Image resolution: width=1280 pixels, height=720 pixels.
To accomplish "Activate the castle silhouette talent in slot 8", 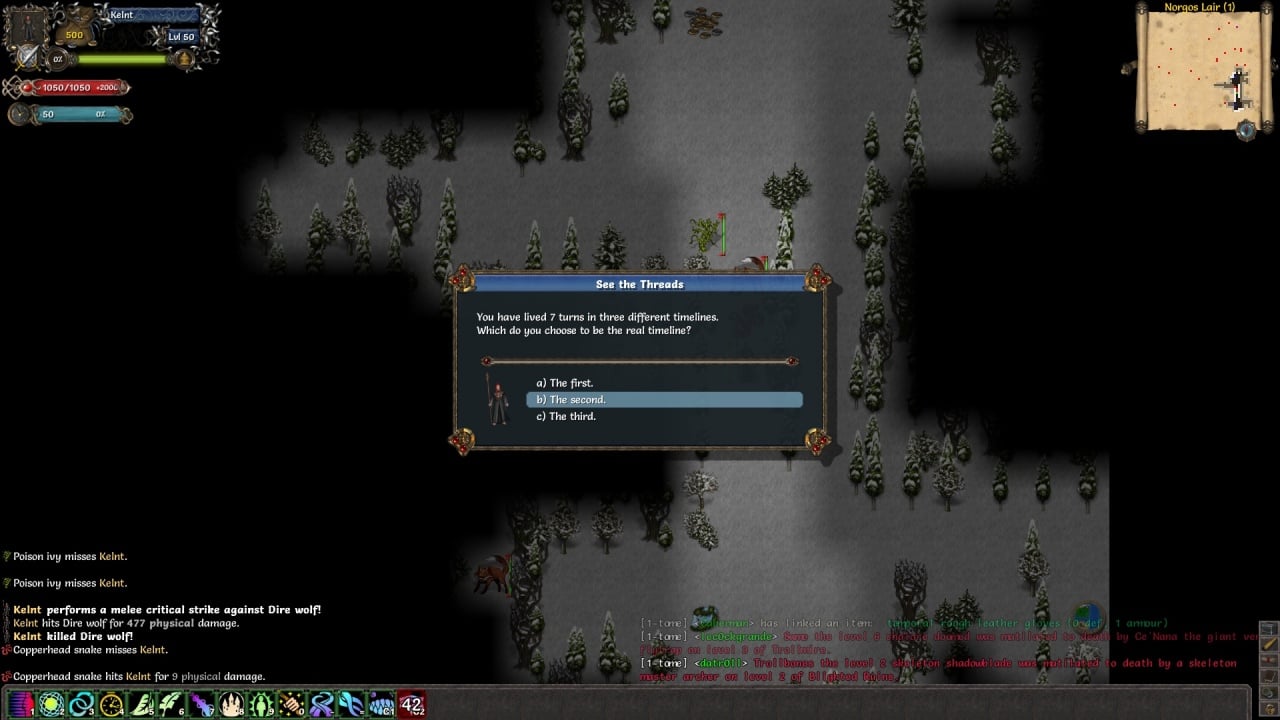I will click(231, 704).
